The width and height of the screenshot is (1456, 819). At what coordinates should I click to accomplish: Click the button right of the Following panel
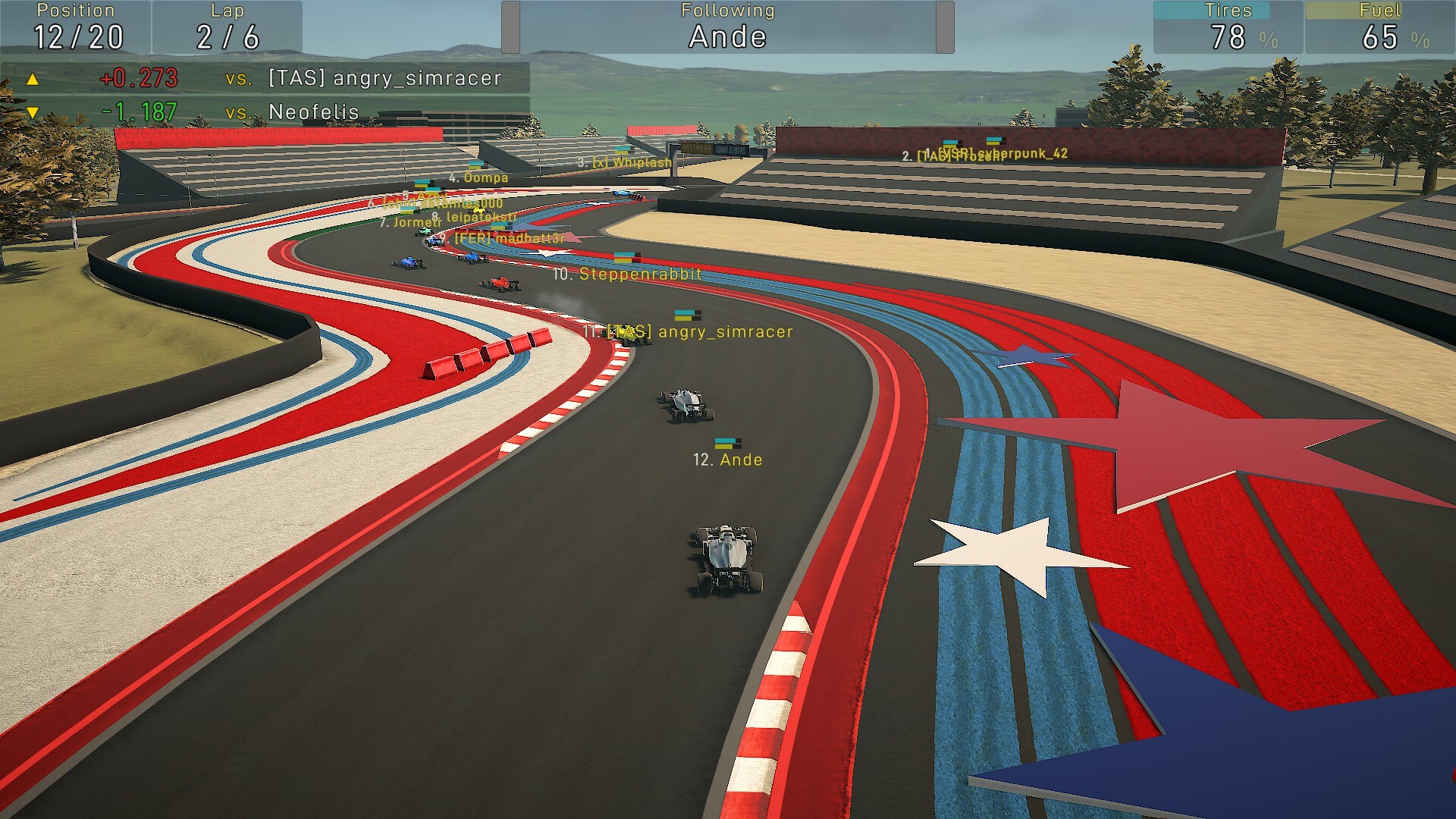(x=945, y=27)
